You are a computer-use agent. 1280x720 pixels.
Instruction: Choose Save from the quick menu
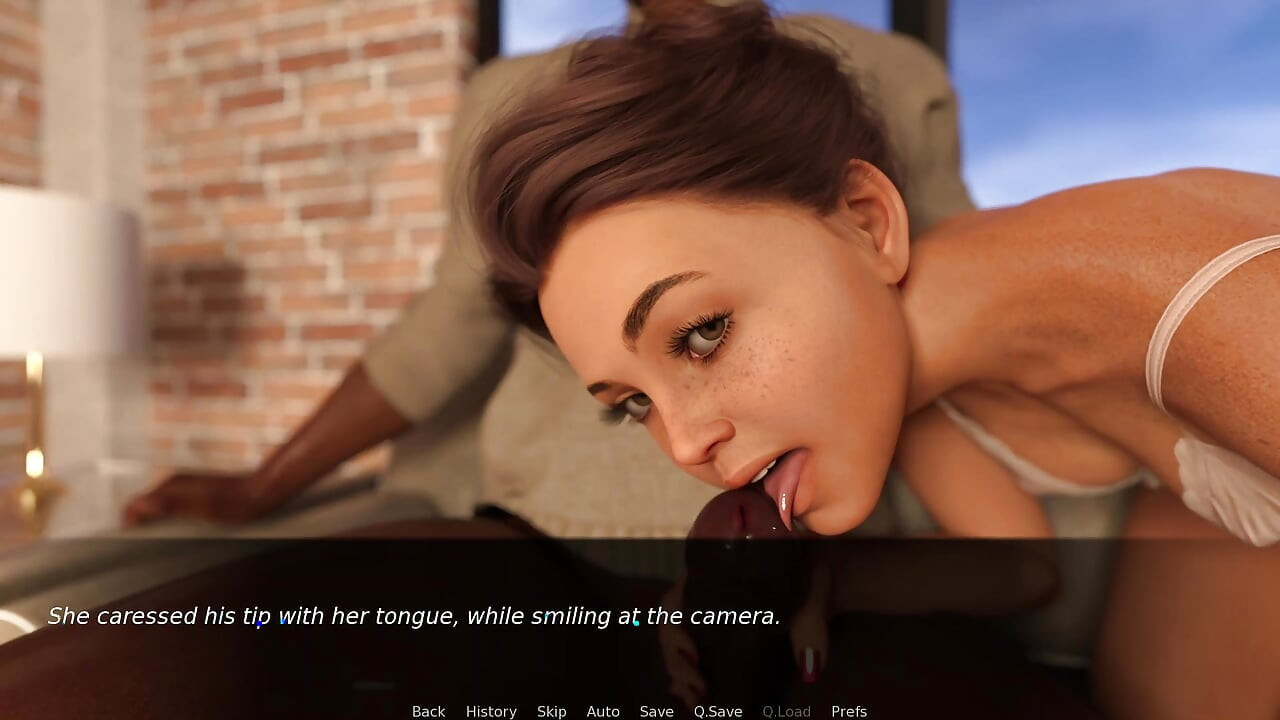[656, 710]
